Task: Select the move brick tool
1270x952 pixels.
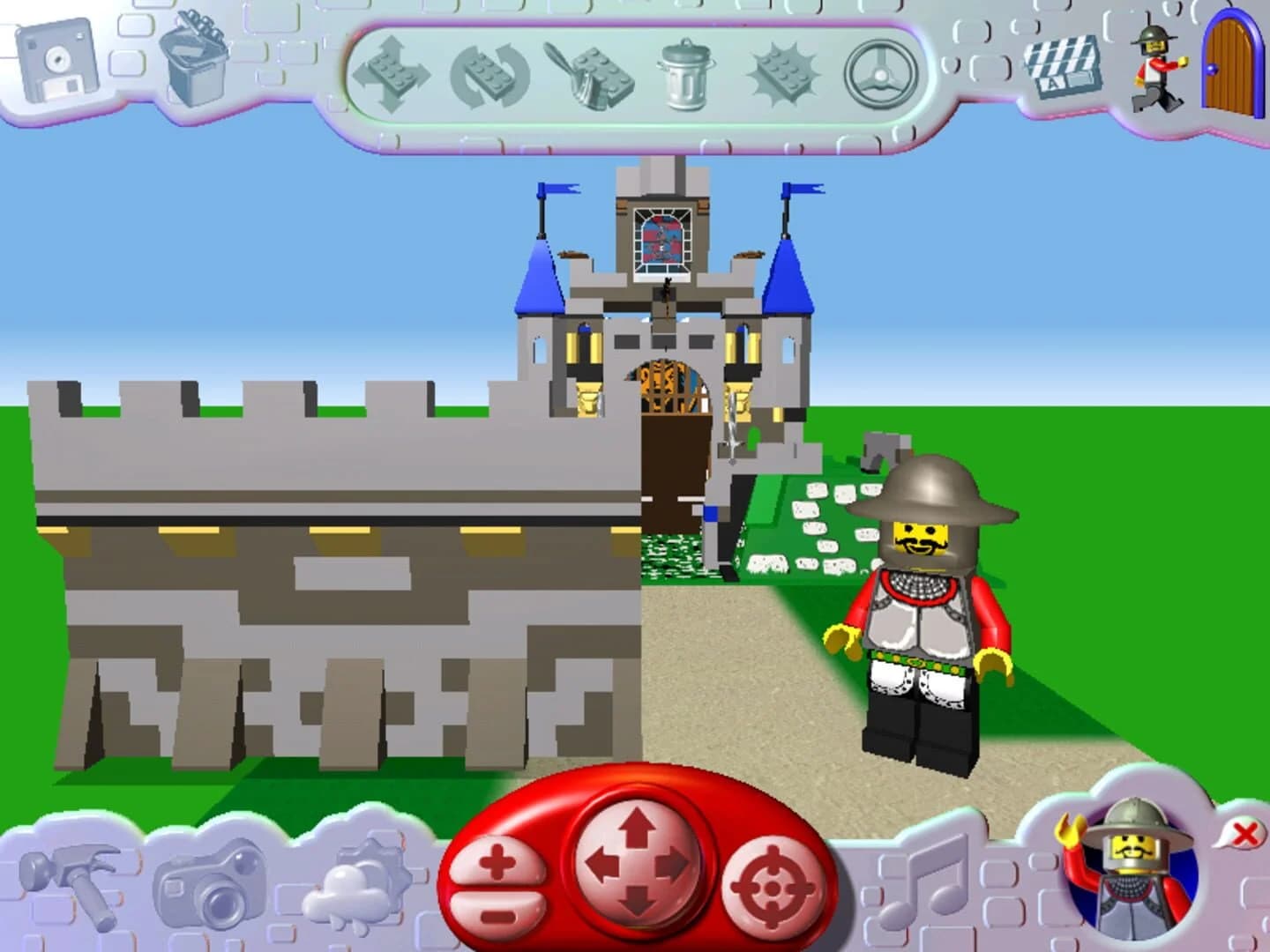Action: coord(394,75)
